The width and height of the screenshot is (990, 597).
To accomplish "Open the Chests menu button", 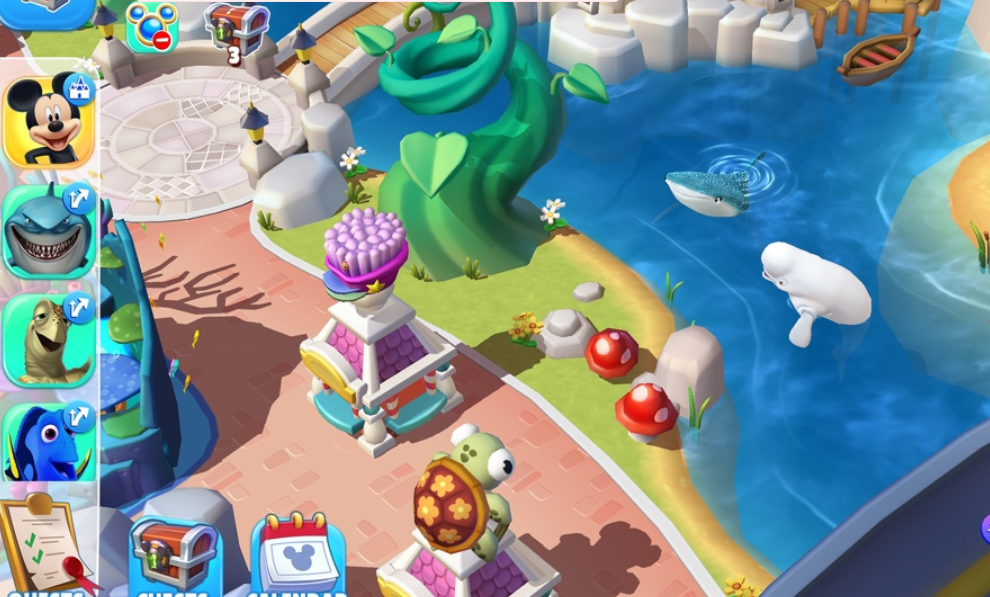I will pyautogui.click(x=174, y=554).
